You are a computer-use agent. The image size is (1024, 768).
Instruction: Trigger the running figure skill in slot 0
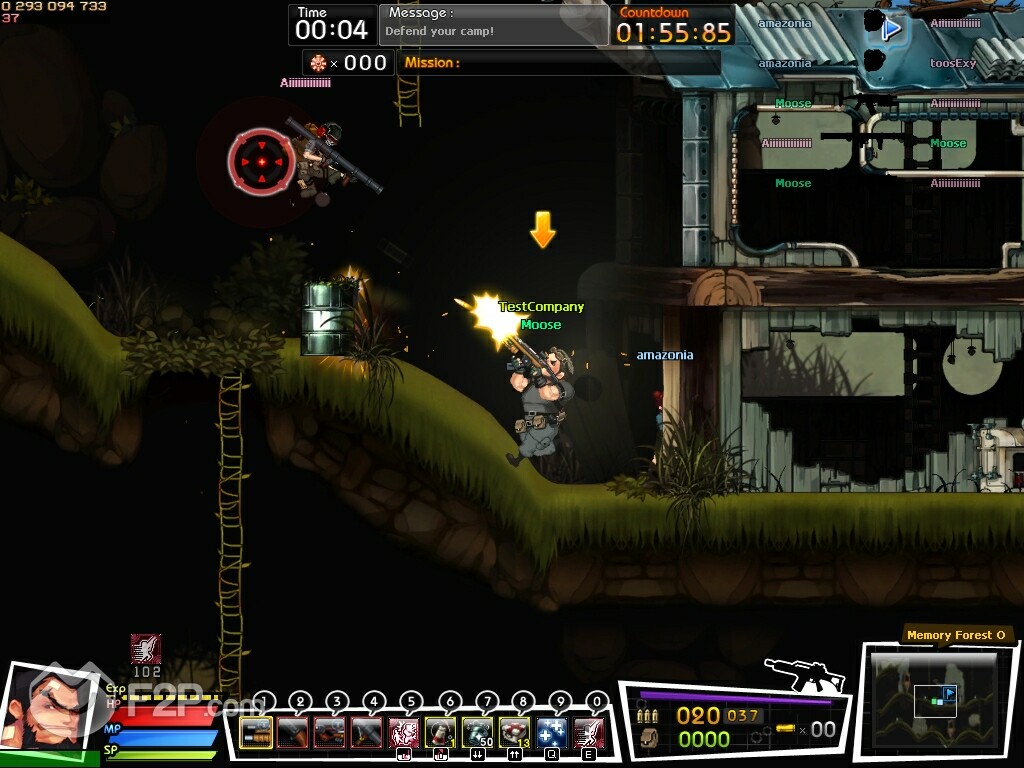(x=588, y=732)
